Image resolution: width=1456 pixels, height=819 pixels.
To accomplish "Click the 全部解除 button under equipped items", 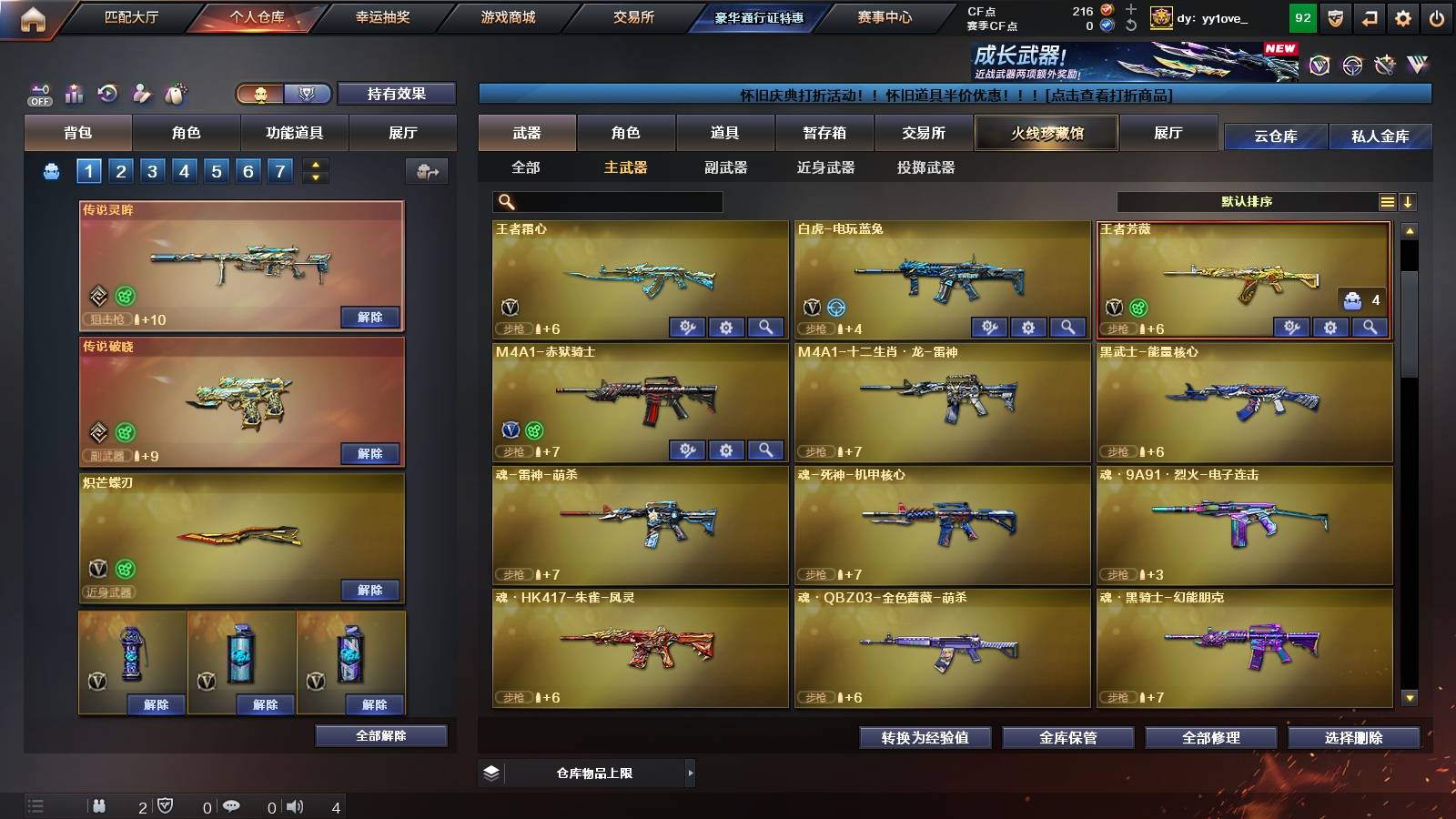I will pyautogui.click(x=381, y=735).
